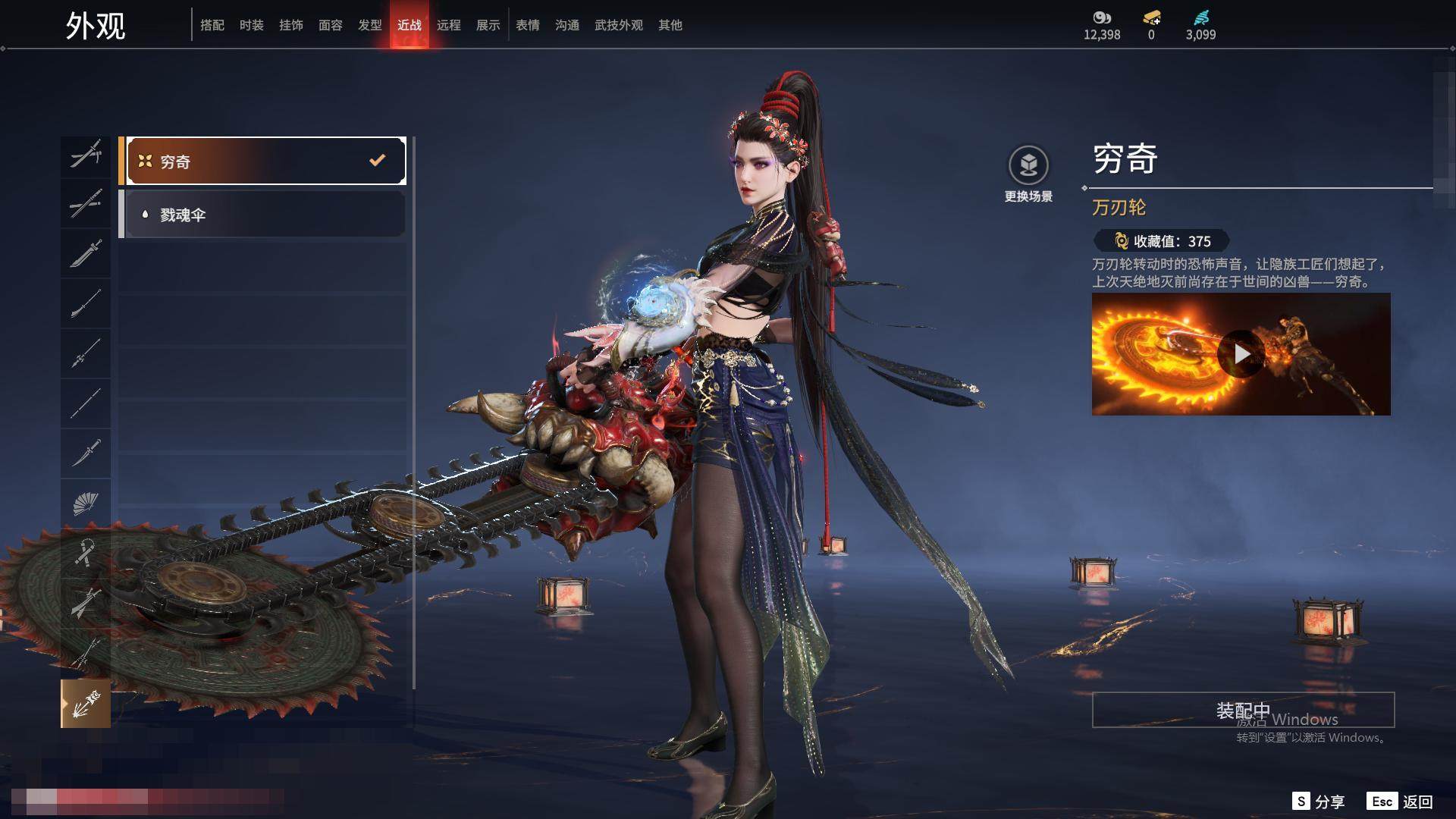
Task: Pick the curved dagger weapon category
Action: click(86, 453)
